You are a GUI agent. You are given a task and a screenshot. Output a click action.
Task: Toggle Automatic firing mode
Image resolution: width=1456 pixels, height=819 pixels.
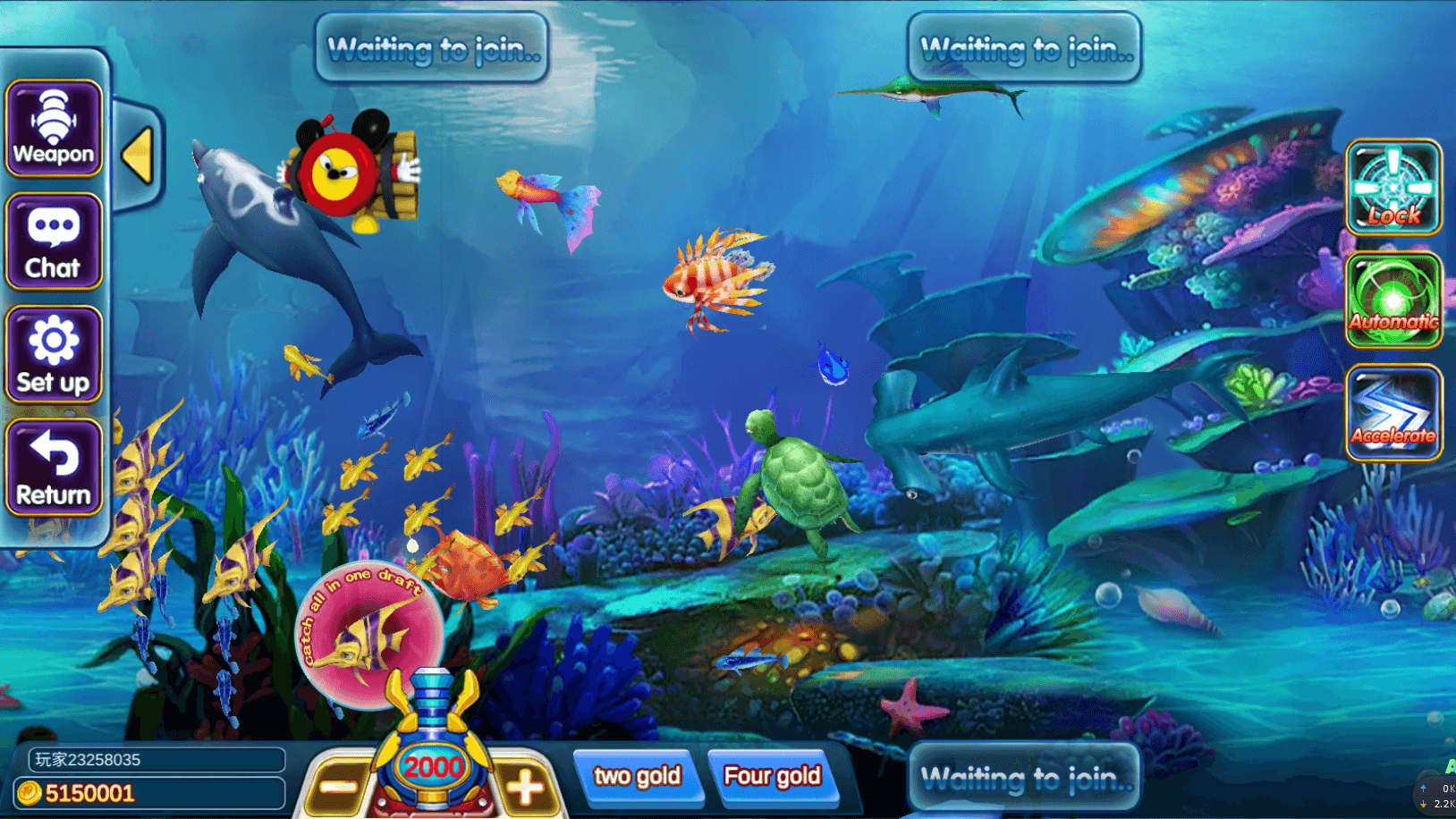[x=1393, y=300]
